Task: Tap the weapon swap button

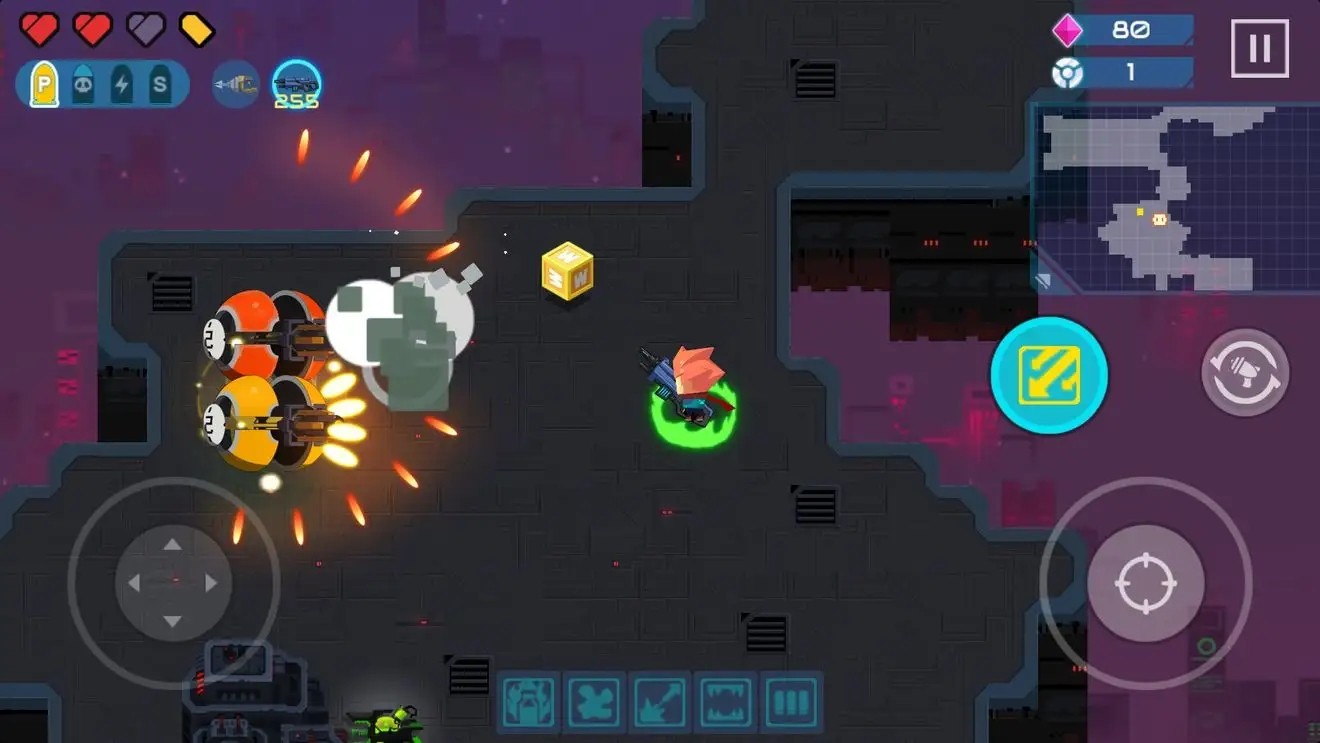Action: (x=1245, y=373)
